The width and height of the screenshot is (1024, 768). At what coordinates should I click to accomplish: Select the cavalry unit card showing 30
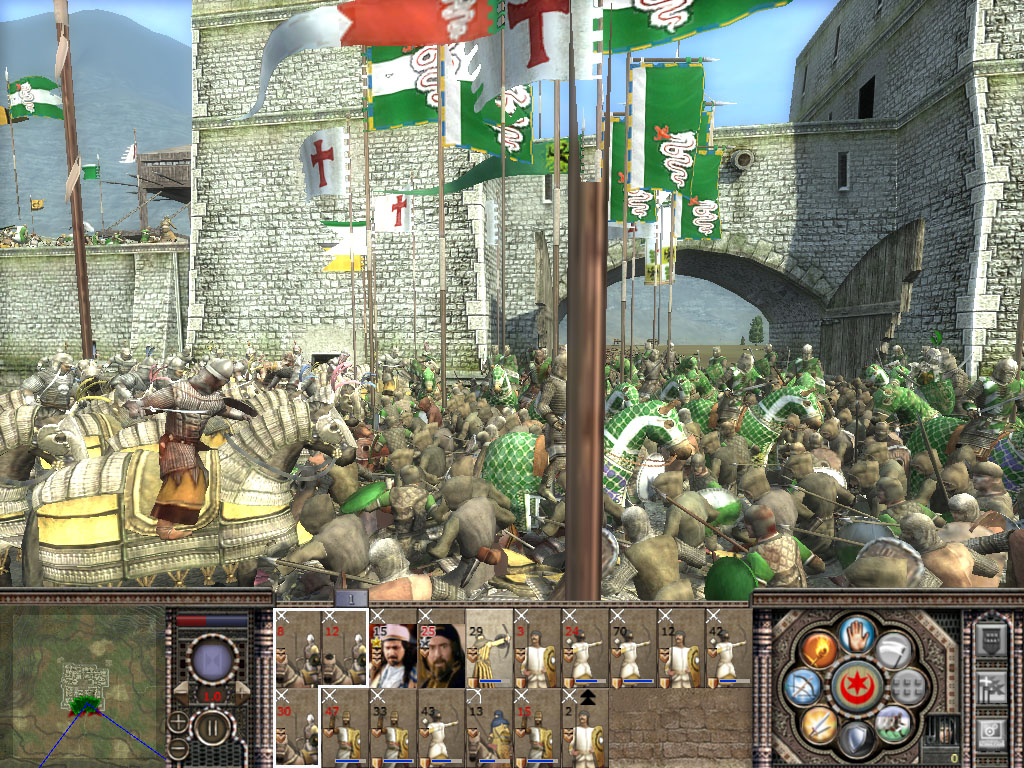[x=297, y=727]
